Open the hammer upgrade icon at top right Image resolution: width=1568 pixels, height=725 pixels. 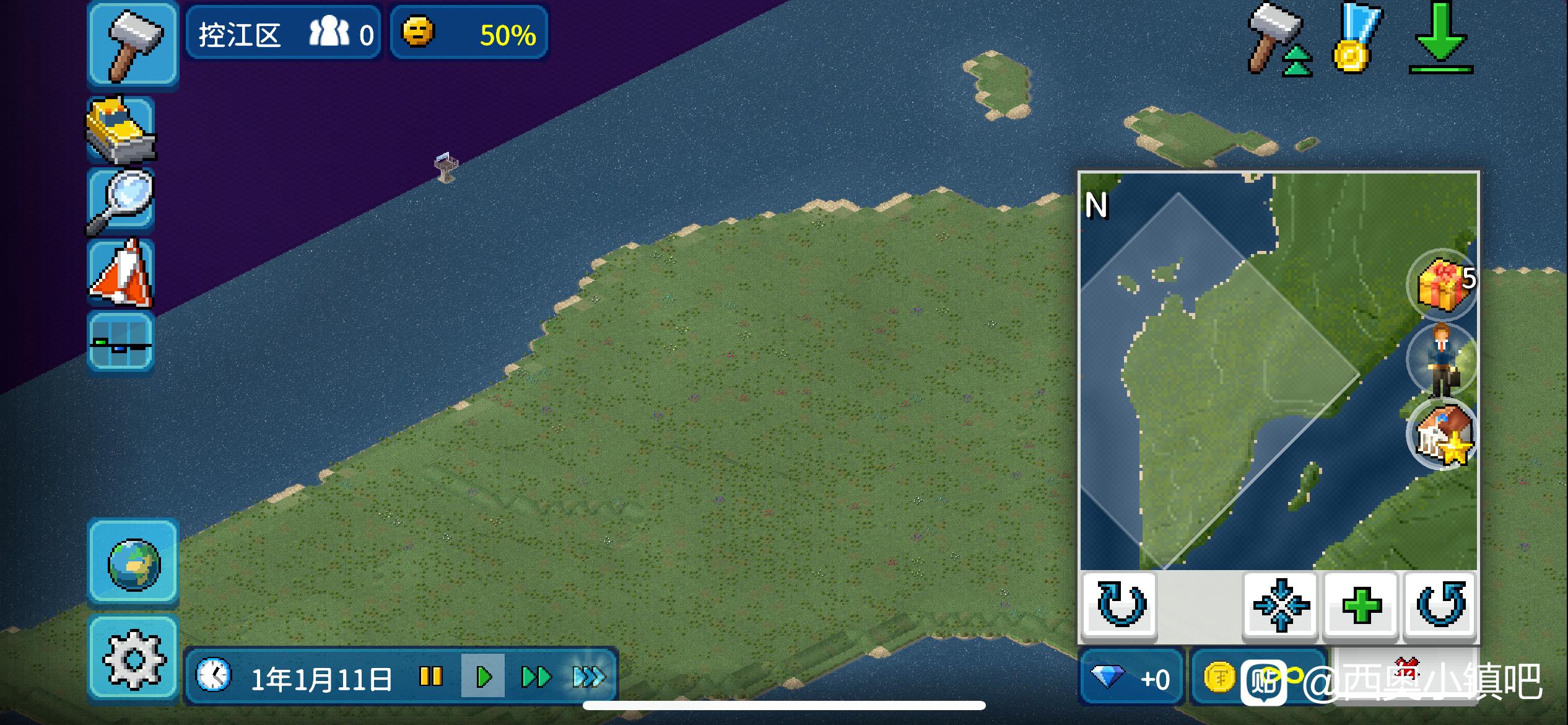pos(1278,38)
